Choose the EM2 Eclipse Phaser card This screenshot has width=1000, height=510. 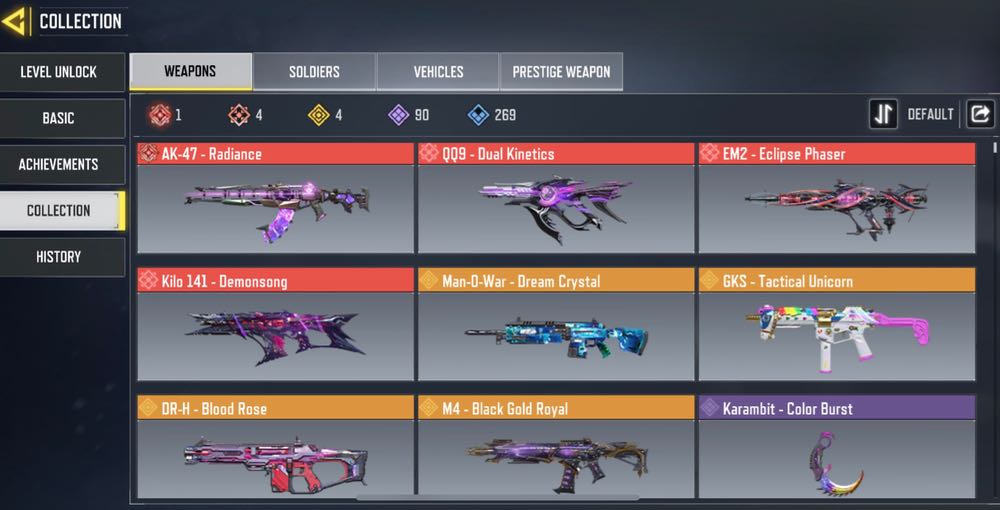point(835,197)
